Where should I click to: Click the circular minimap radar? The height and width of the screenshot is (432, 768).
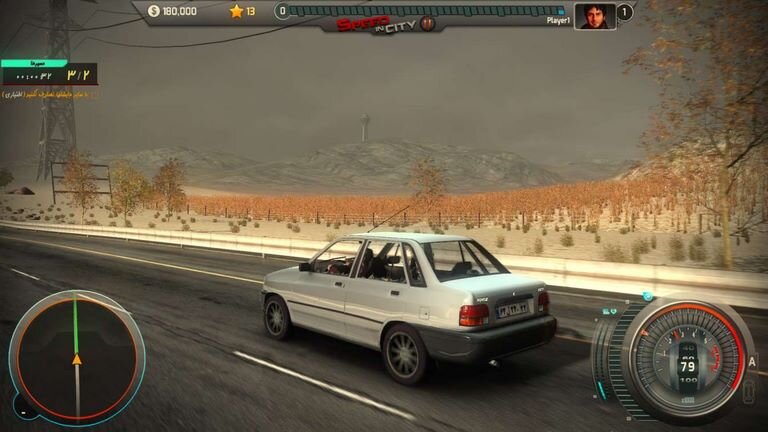[76, 357]
